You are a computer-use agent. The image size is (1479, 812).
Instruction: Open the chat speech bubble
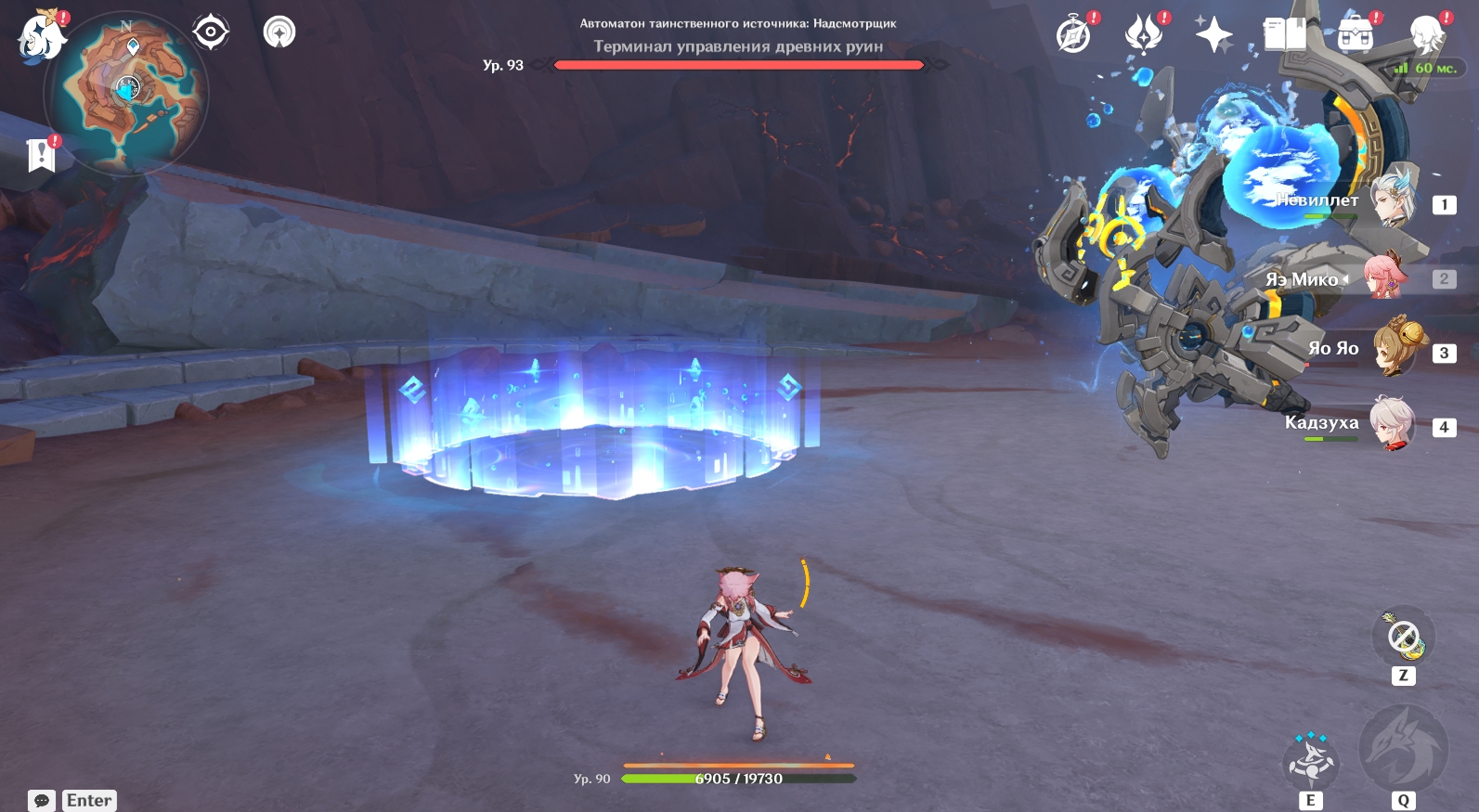click(x=42, y=800)
